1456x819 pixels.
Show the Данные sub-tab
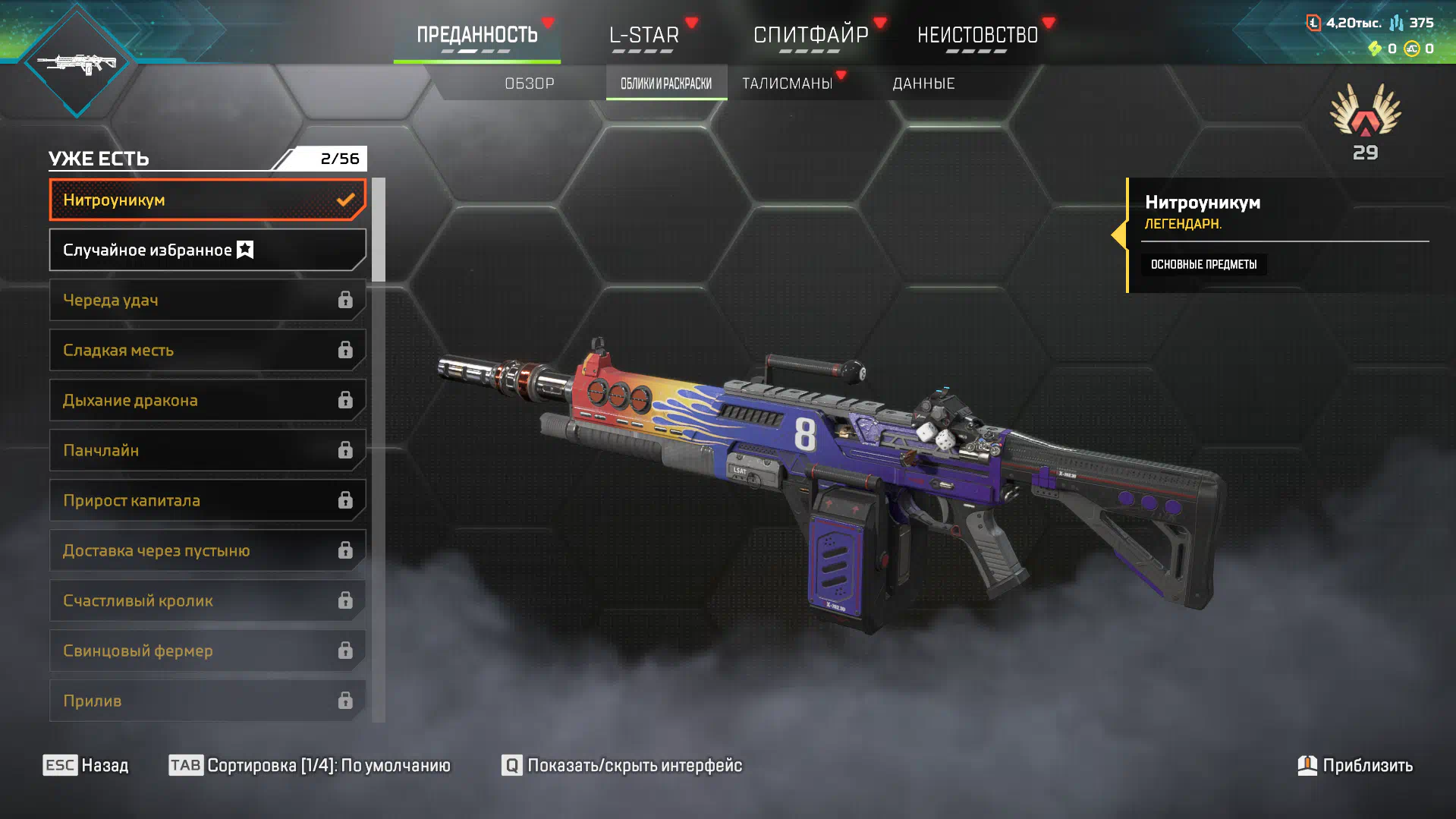pyautogui.click(x=923, y=83)
